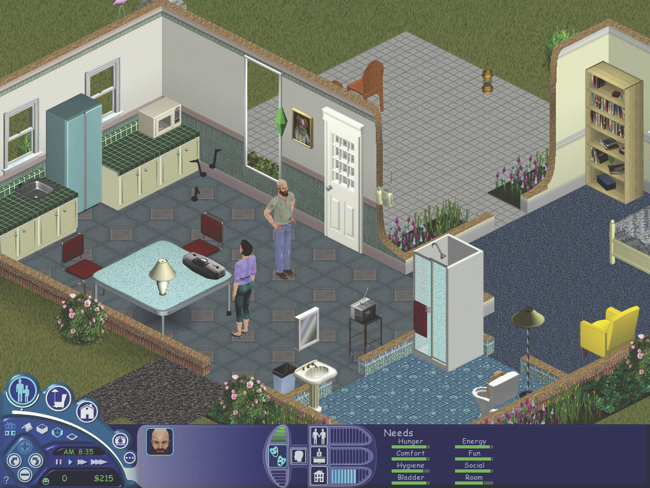
Task: Open the camera snapshot tool
Action: click(x=121, y=439)
